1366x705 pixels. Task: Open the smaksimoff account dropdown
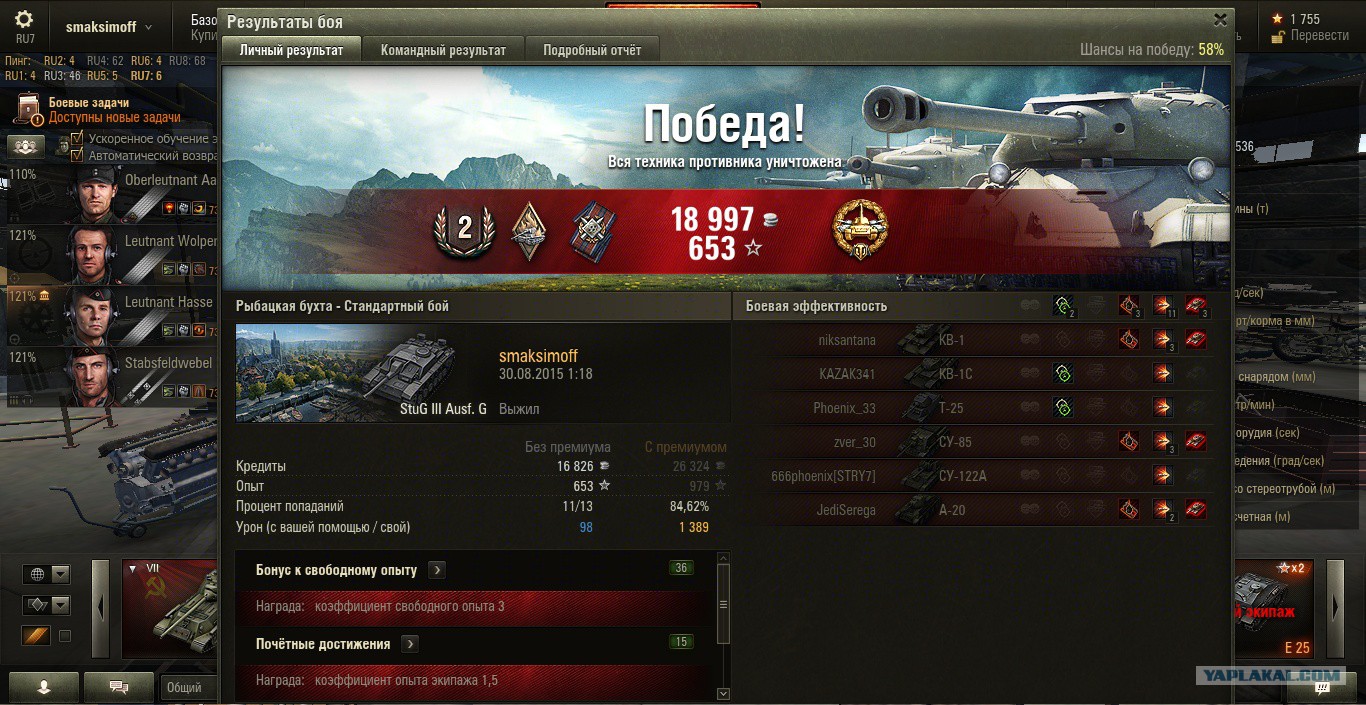tap(110, 28)
